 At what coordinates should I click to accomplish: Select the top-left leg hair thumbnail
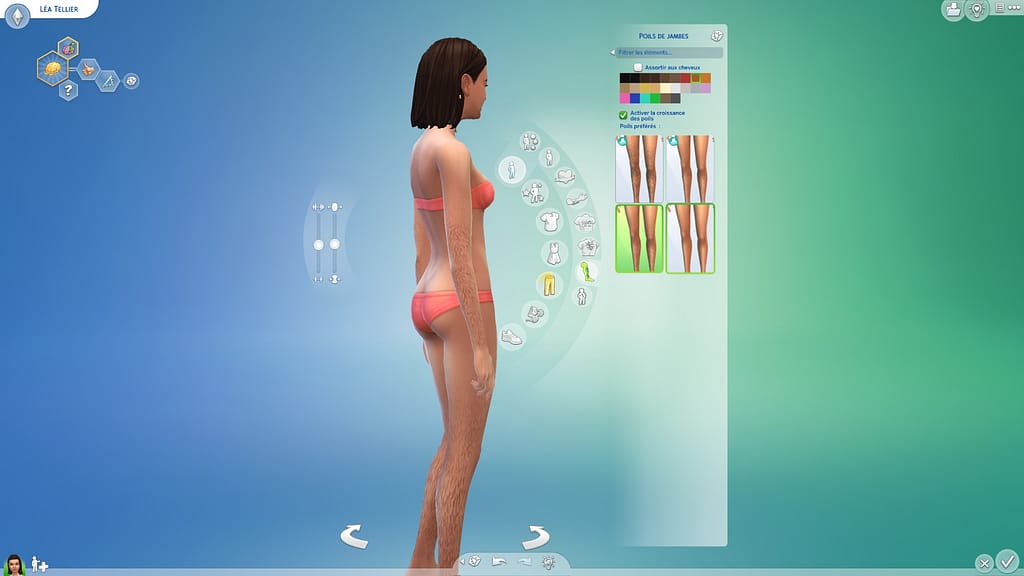click(x=639, y=168)
